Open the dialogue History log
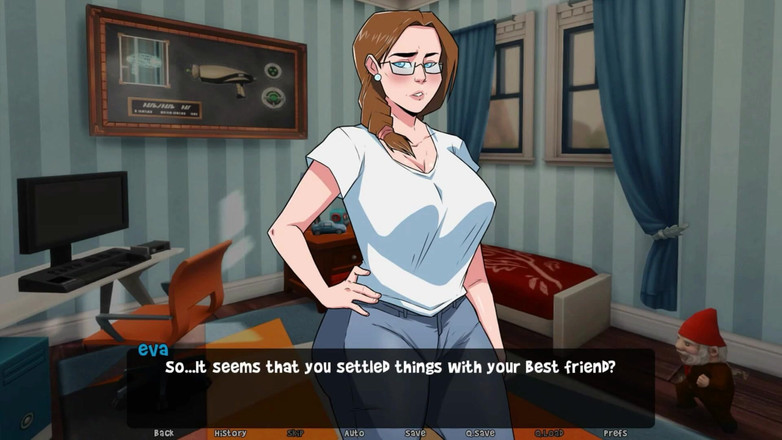Screen dimensions: 782x440 (230, 433)
